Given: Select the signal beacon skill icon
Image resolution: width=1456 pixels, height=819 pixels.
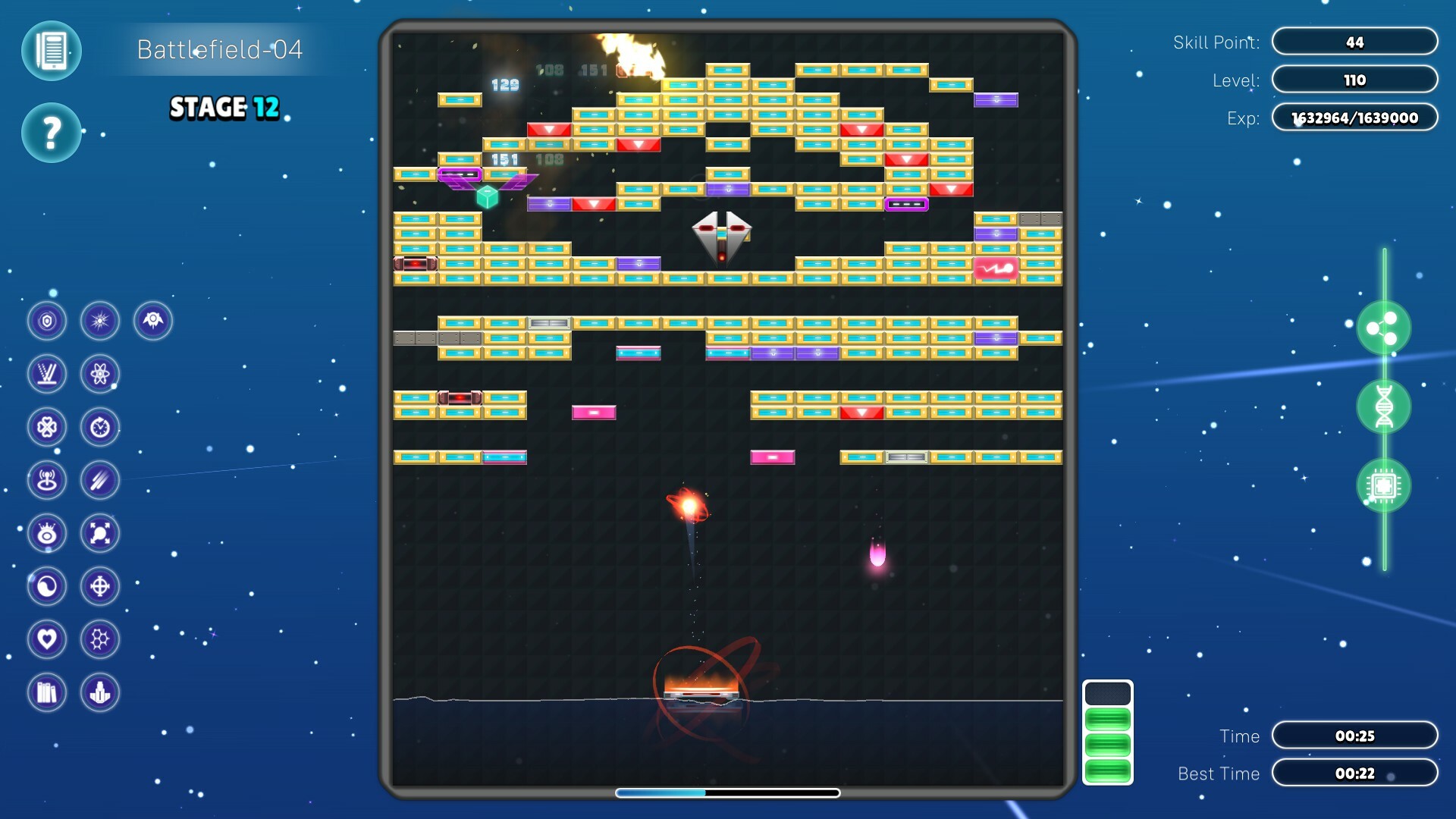Looking at the screenshot, I should 47,480.
